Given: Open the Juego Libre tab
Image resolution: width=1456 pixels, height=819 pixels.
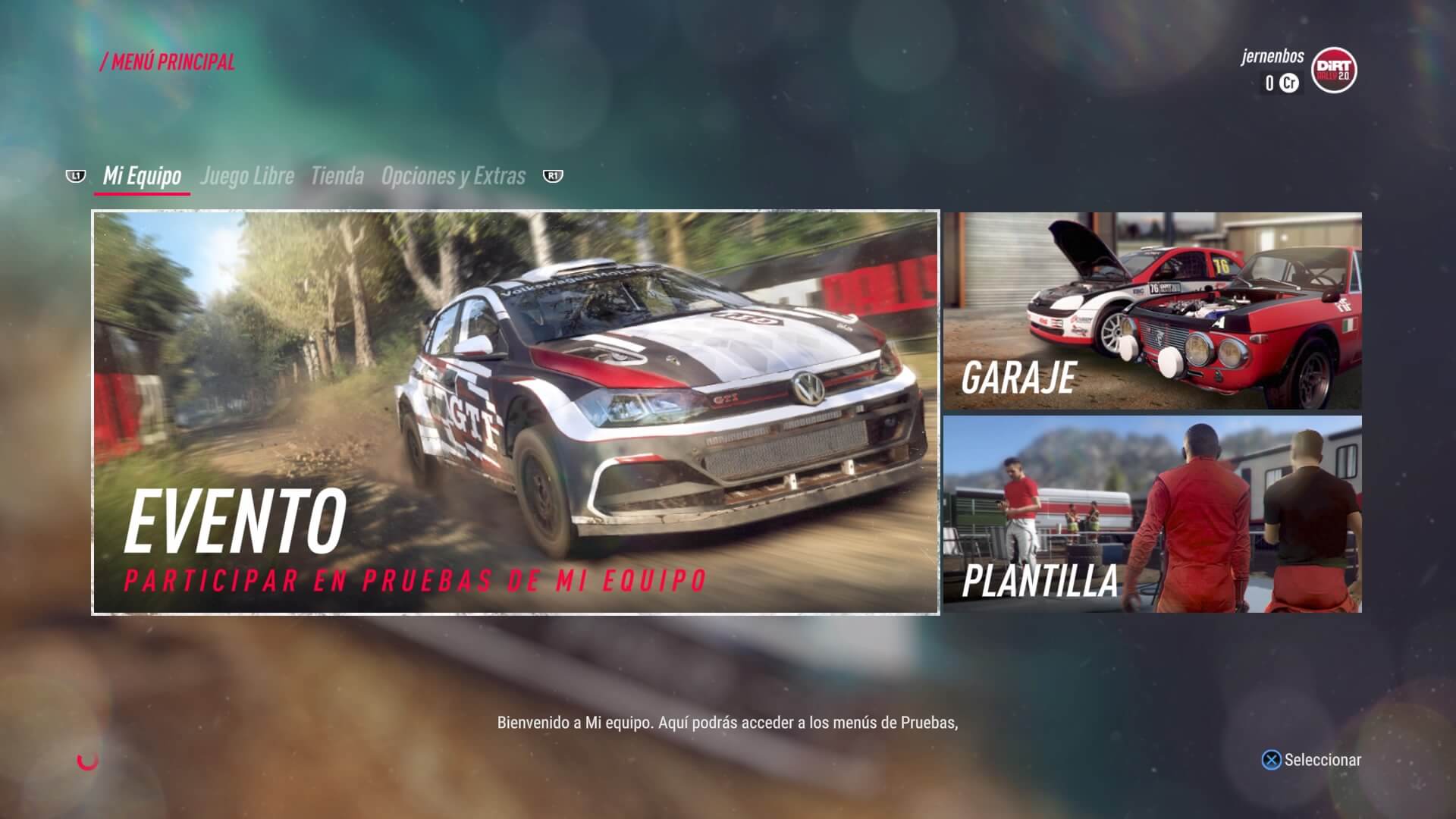Looking at the screenshot, I should pos(246,176).
